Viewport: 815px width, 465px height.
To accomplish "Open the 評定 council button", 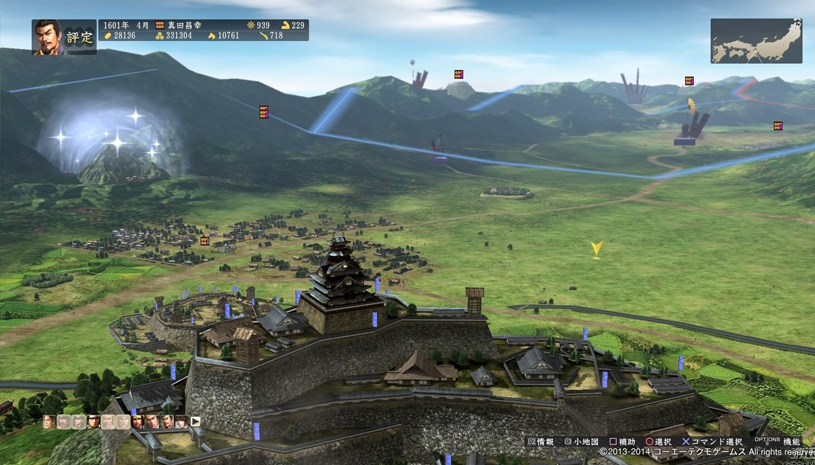I will coord(79,38).
